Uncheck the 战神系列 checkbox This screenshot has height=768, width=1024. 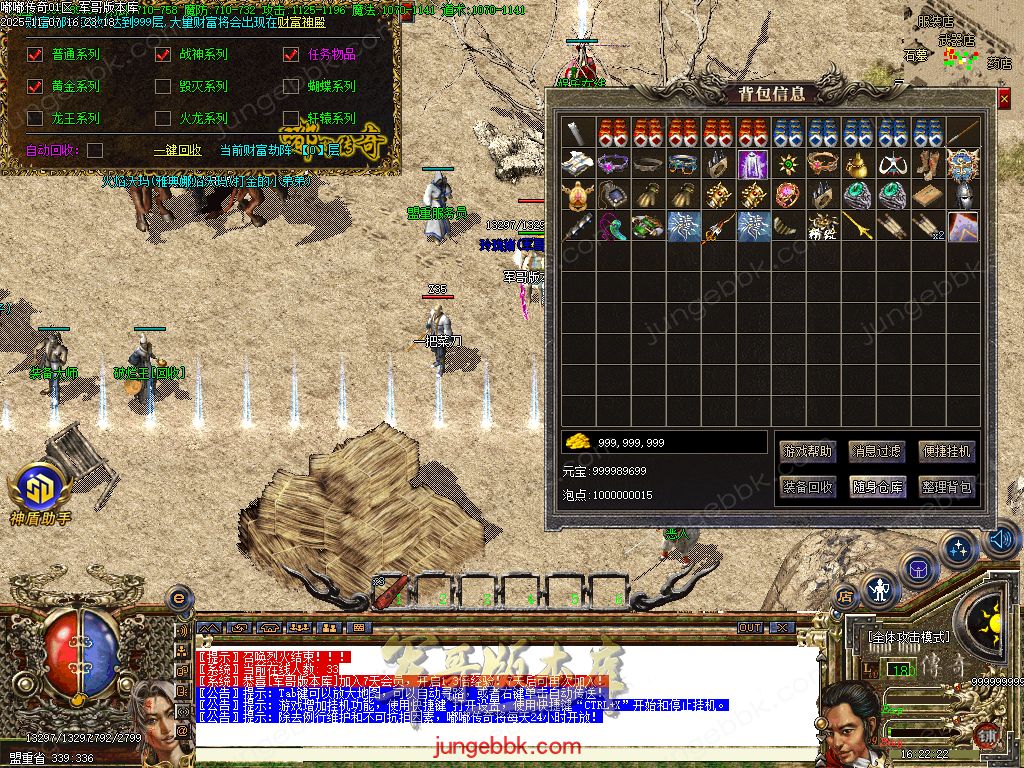click(x=163, y=55)
